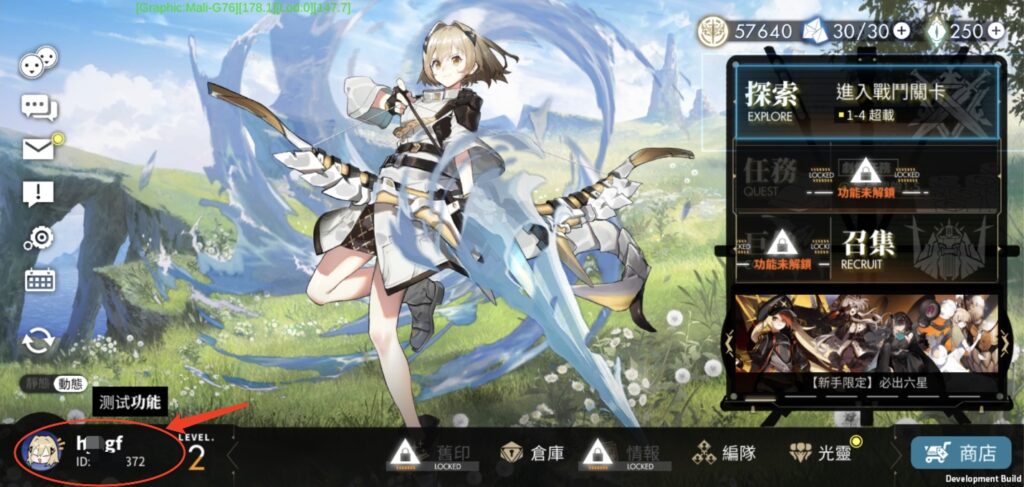Click the plus button beside 250 currency
The width and height of the screenshot is (1024, 487).
click(995, 31)
